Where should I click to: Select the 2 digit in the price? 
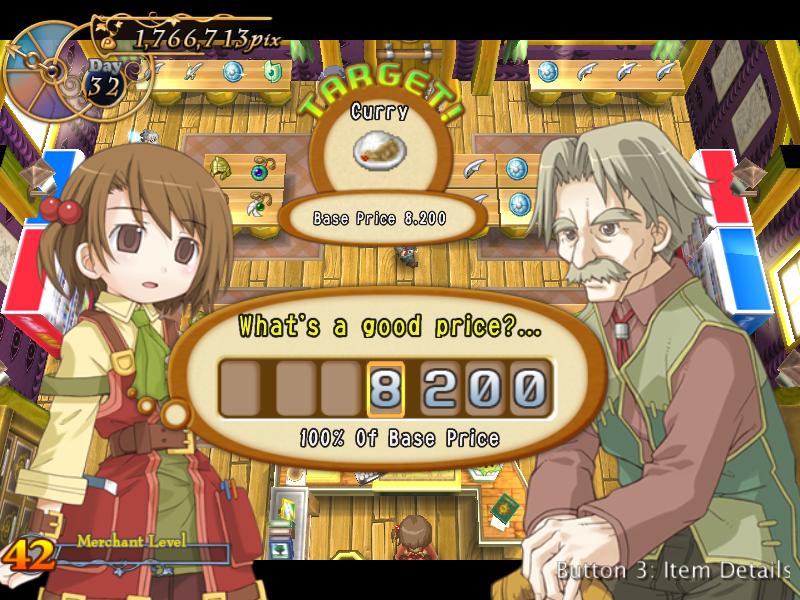(x=440, y=388)
